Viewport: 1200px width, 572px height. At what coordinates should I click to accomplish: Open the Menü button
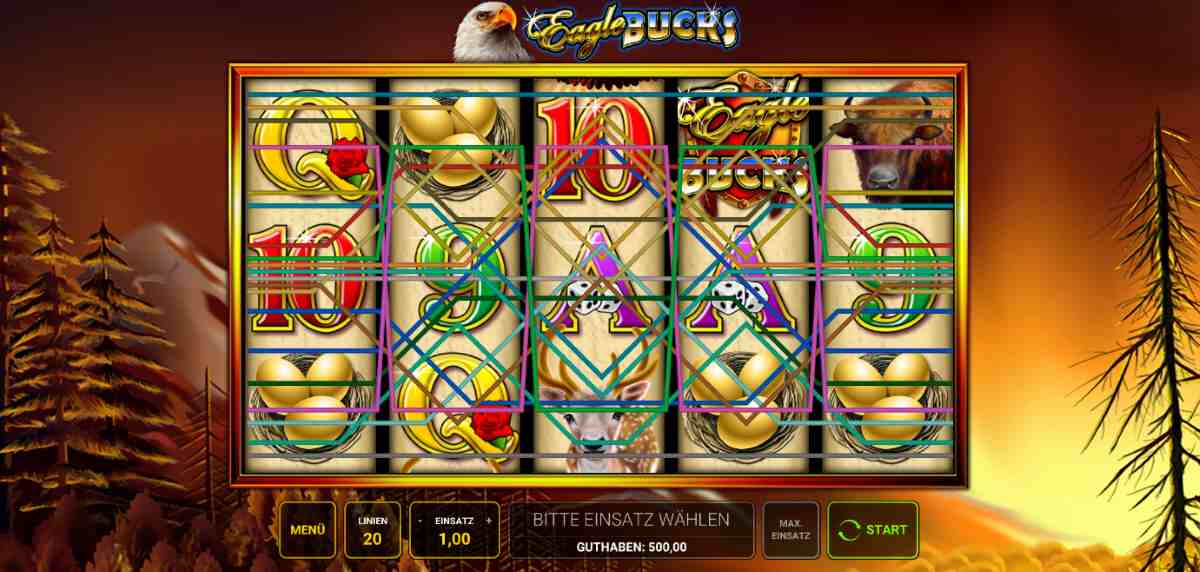click(307, 530)
